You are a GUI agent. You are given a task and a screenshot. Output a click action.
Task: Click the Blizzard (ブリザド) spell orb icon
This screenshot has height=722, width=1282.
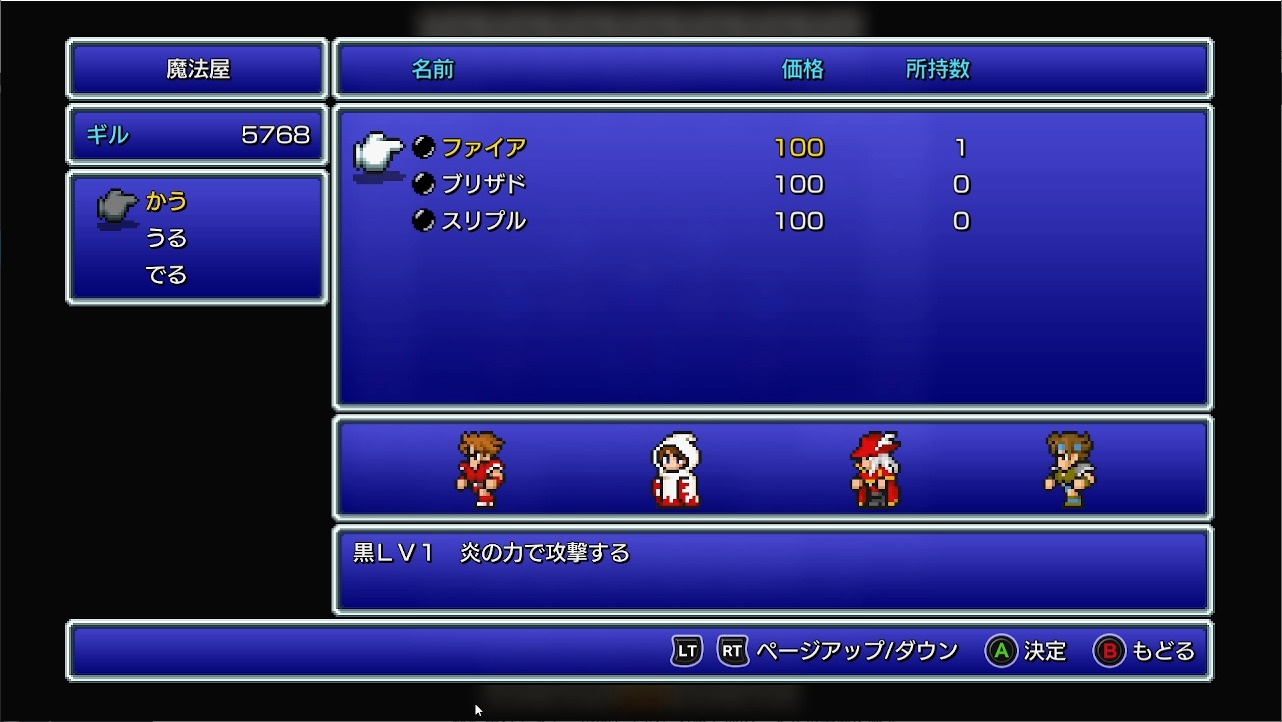point(422,184)
